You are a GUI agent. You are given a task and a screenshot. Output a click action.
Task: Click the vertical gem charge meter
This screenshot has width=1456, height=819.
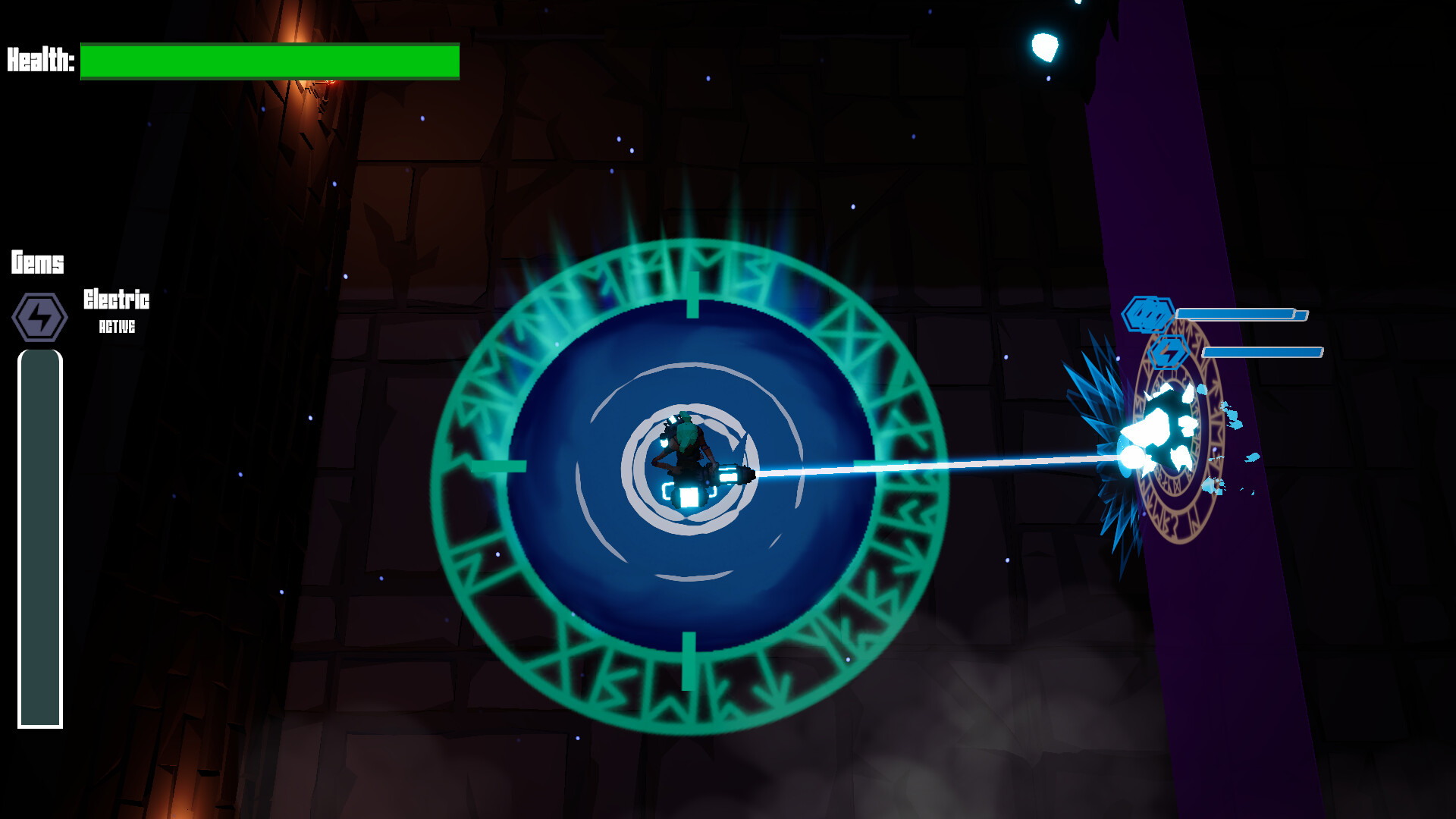39,538
